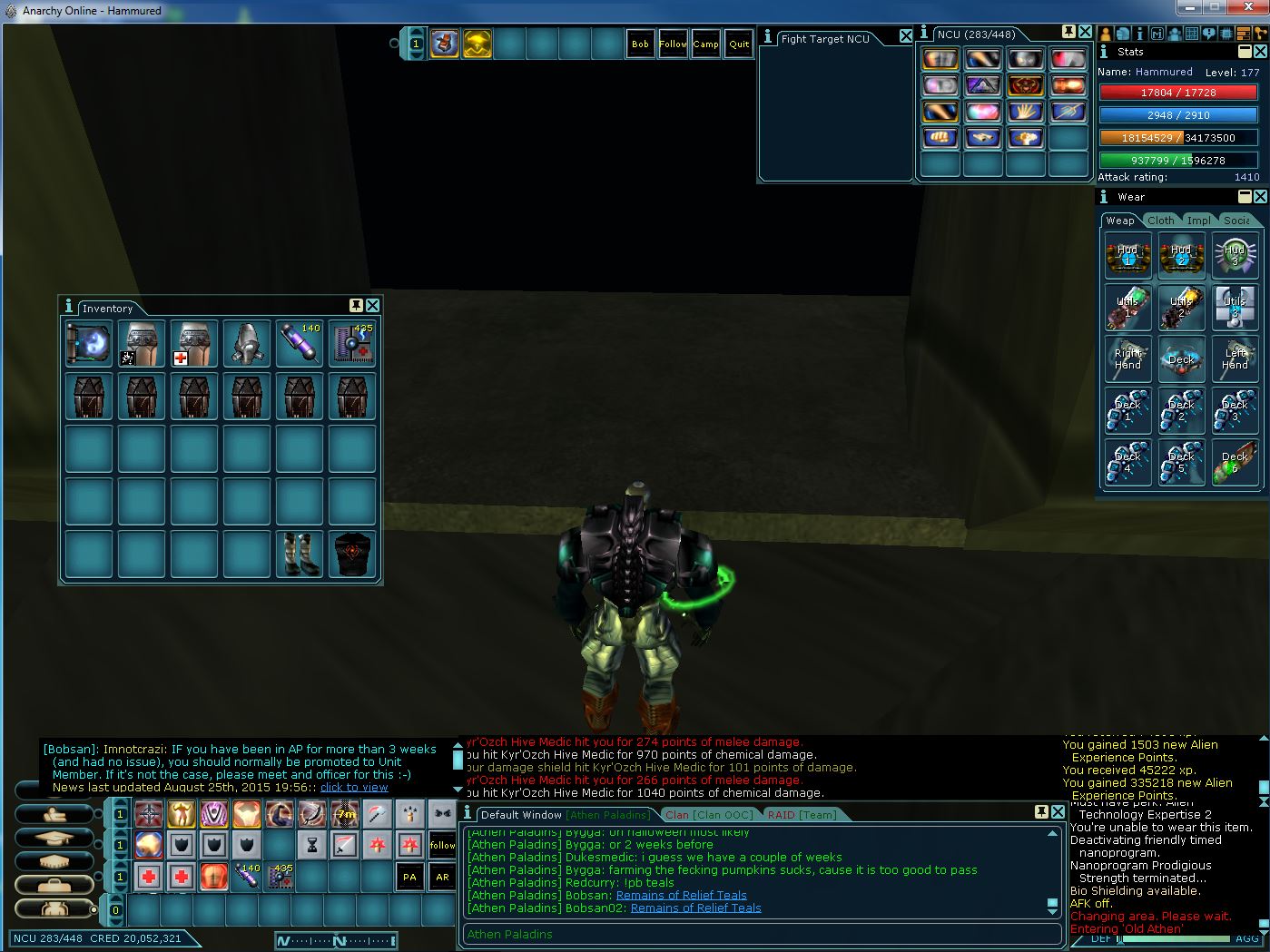Switch to the Cloth tab in Wear
This screenshot has height=952, width=1270.
click(x=1160, y=221)
